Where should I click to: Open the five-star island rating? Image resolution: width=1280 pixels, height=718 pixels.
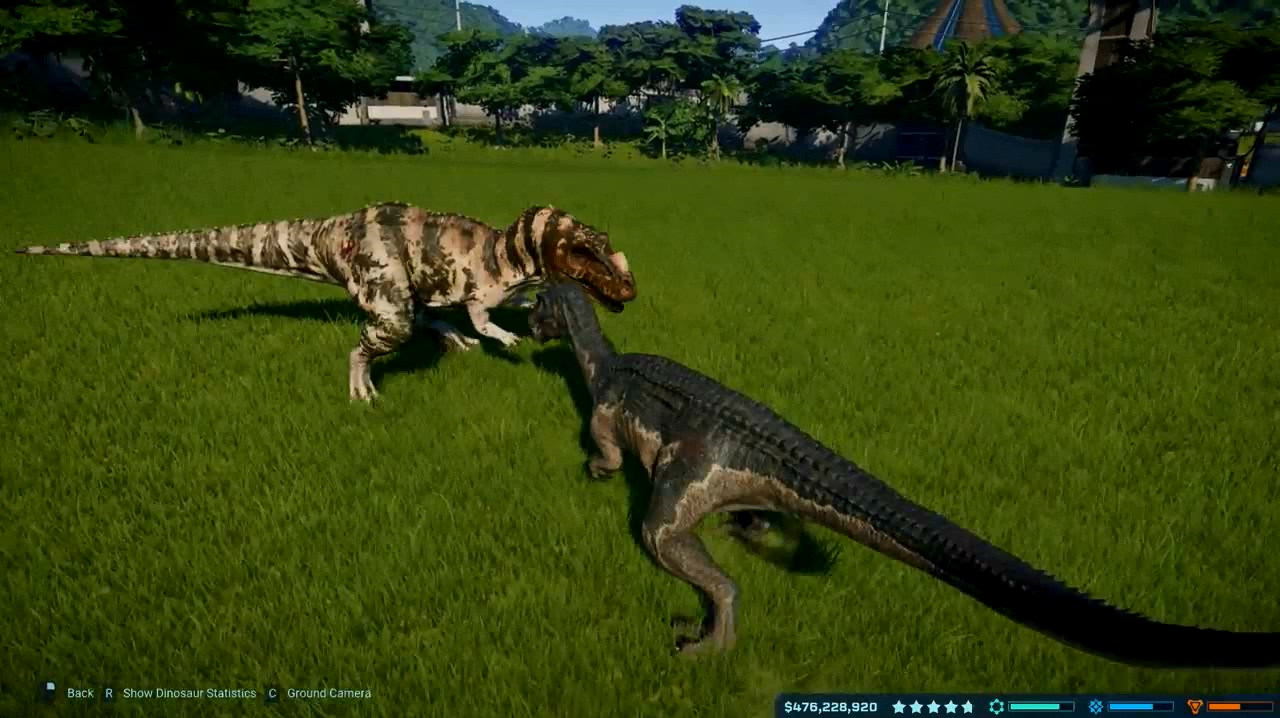(932, 707)
